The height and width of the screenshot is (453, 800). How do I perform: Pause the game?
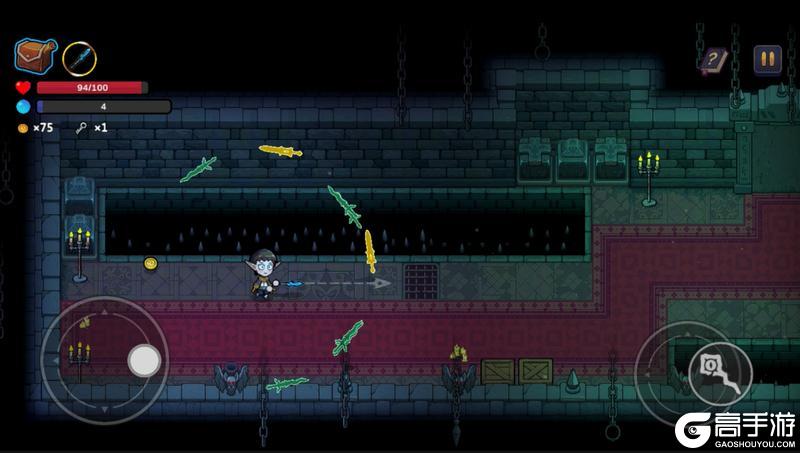click(767, 59)
